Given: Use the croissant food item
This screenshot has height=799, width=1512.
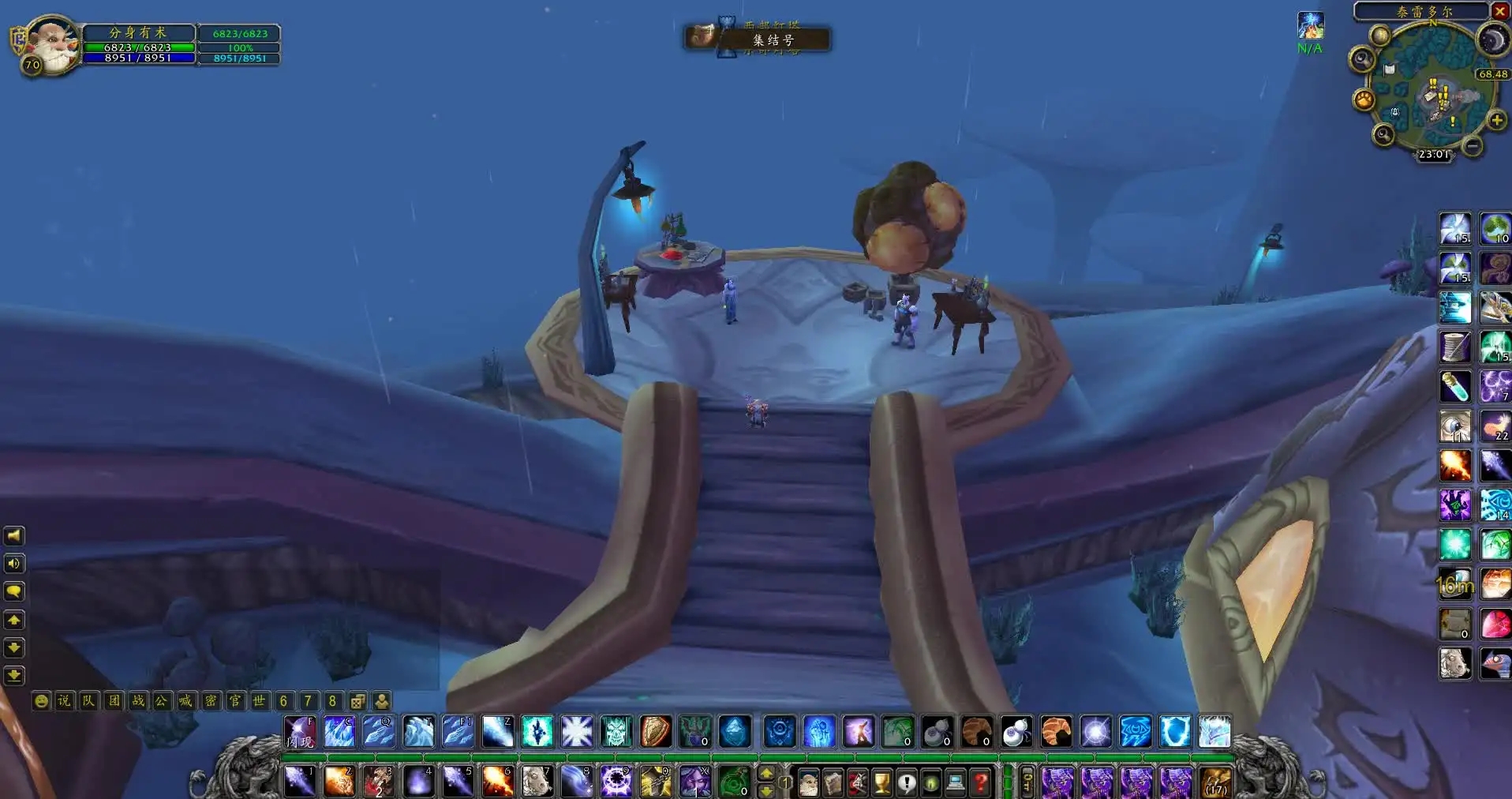Looking at the screenshot, I should click(1056, 732).
